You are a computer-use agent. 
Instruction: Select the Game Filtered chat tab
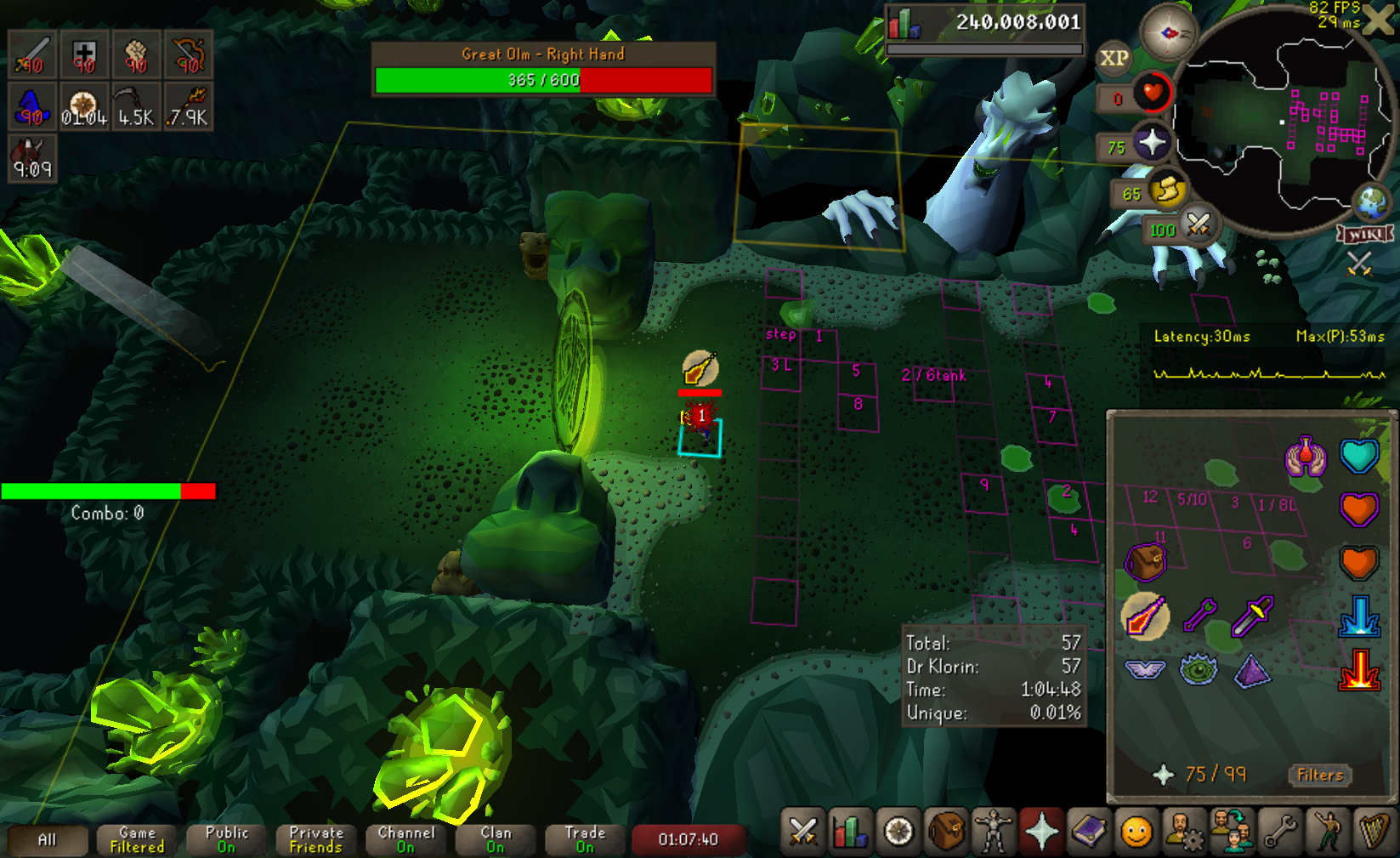pos(137,839)
